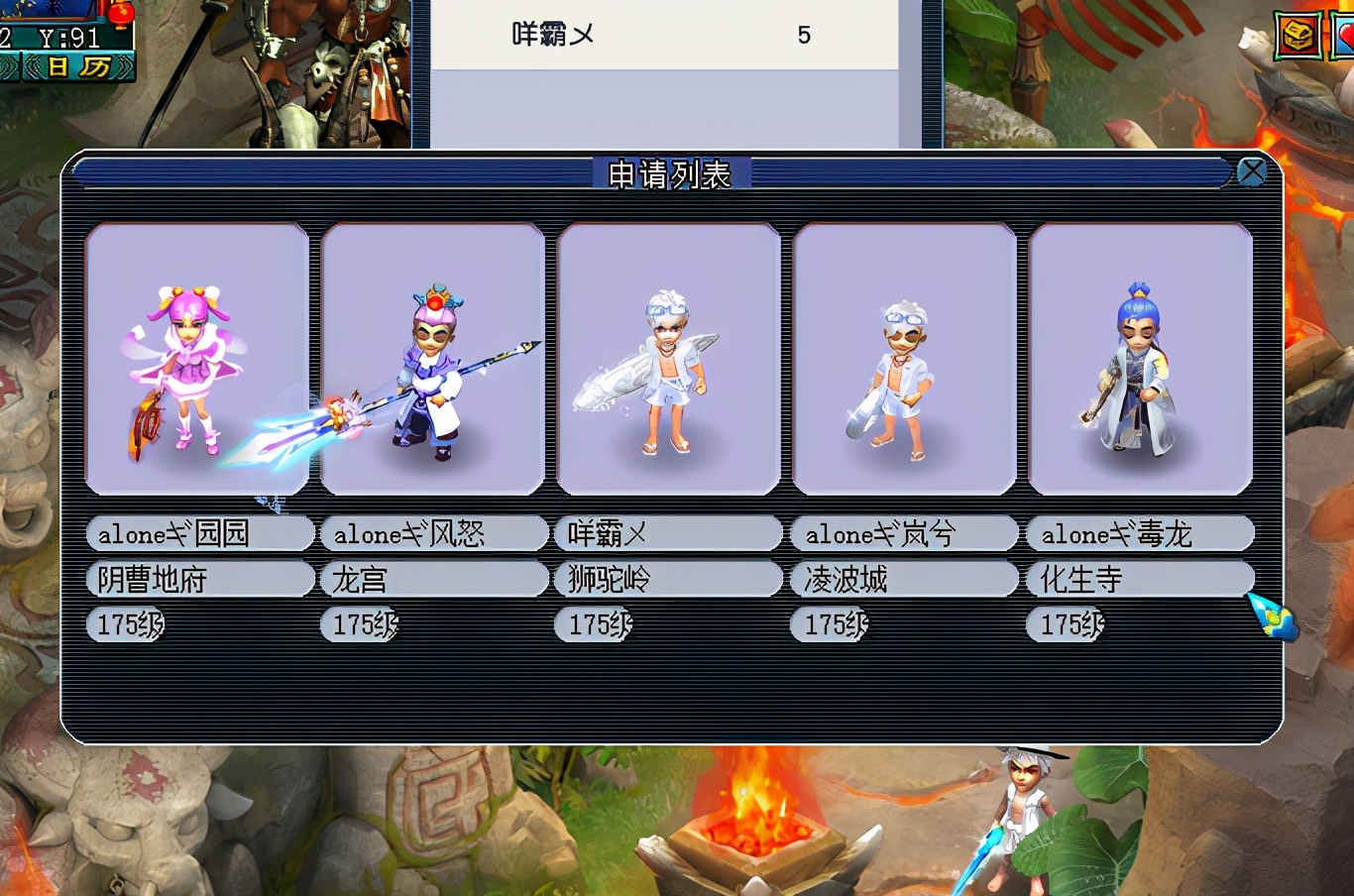Open the 日历 calendar button

77,67
